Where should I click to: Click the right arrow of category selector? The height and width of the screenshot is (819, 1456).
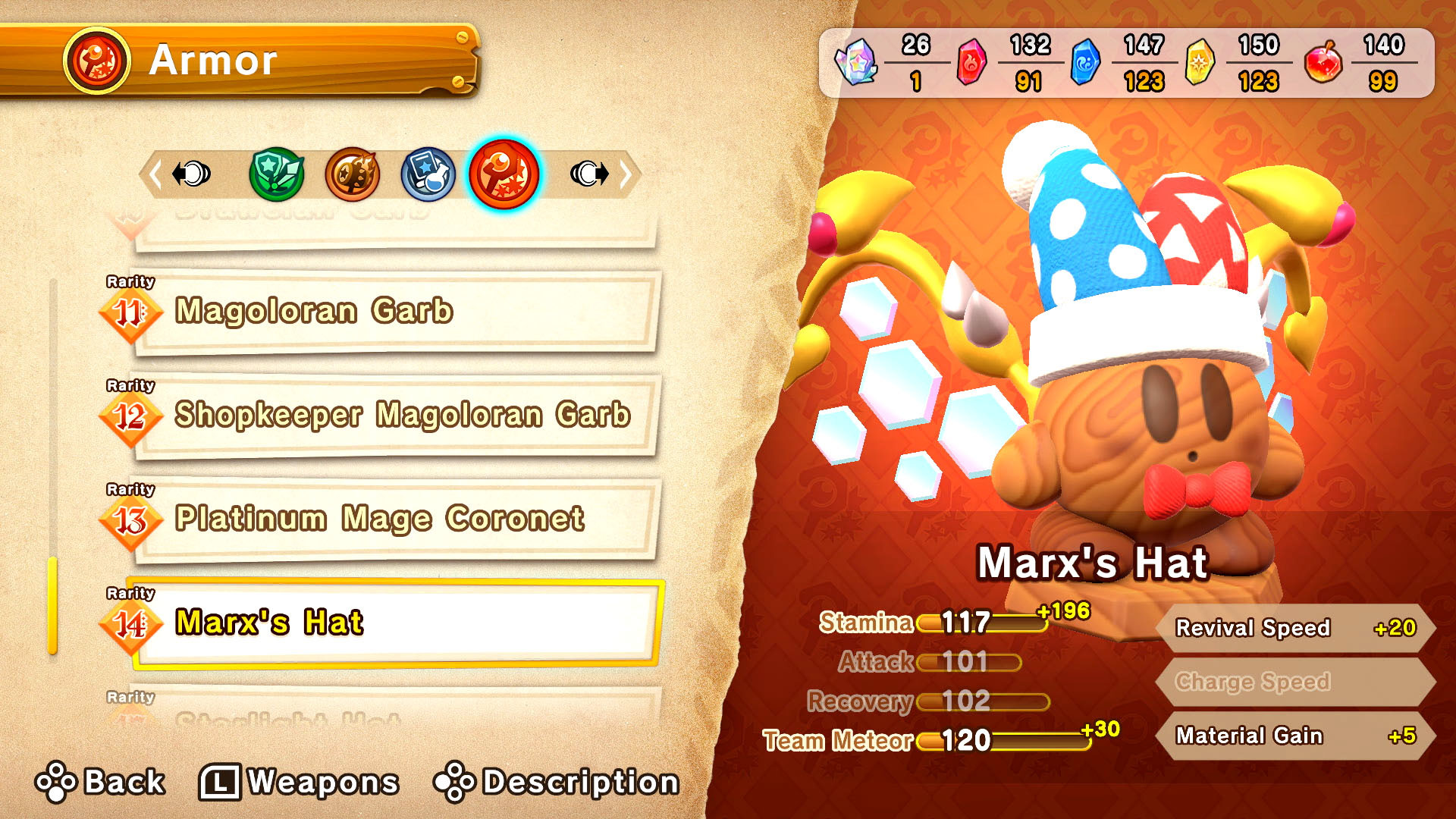click(626, 174)
